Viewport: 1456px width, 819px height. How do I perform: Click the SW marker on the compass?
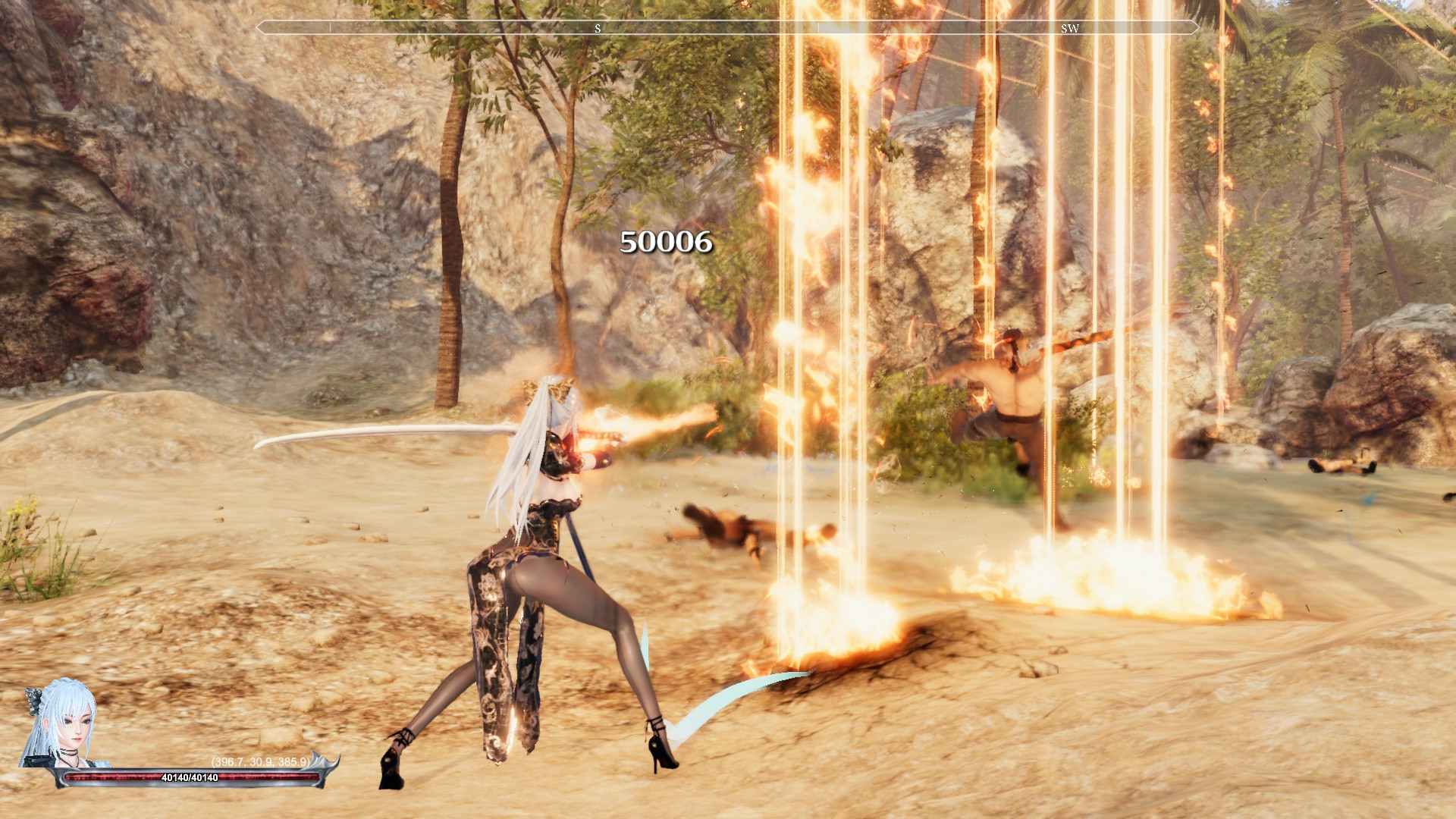click(1069, 29)
